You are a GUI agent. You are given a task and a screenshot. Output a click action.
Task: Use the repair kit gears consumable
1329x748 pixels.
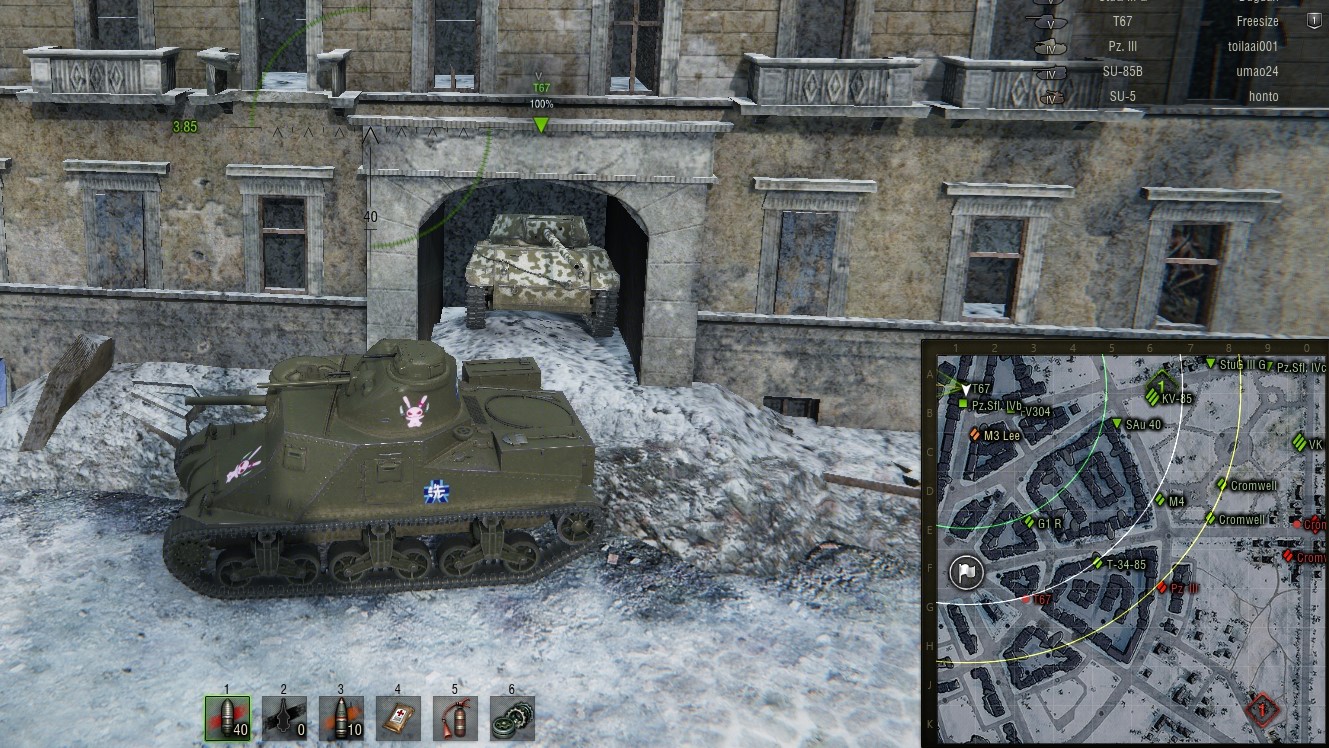click(512, 718)
